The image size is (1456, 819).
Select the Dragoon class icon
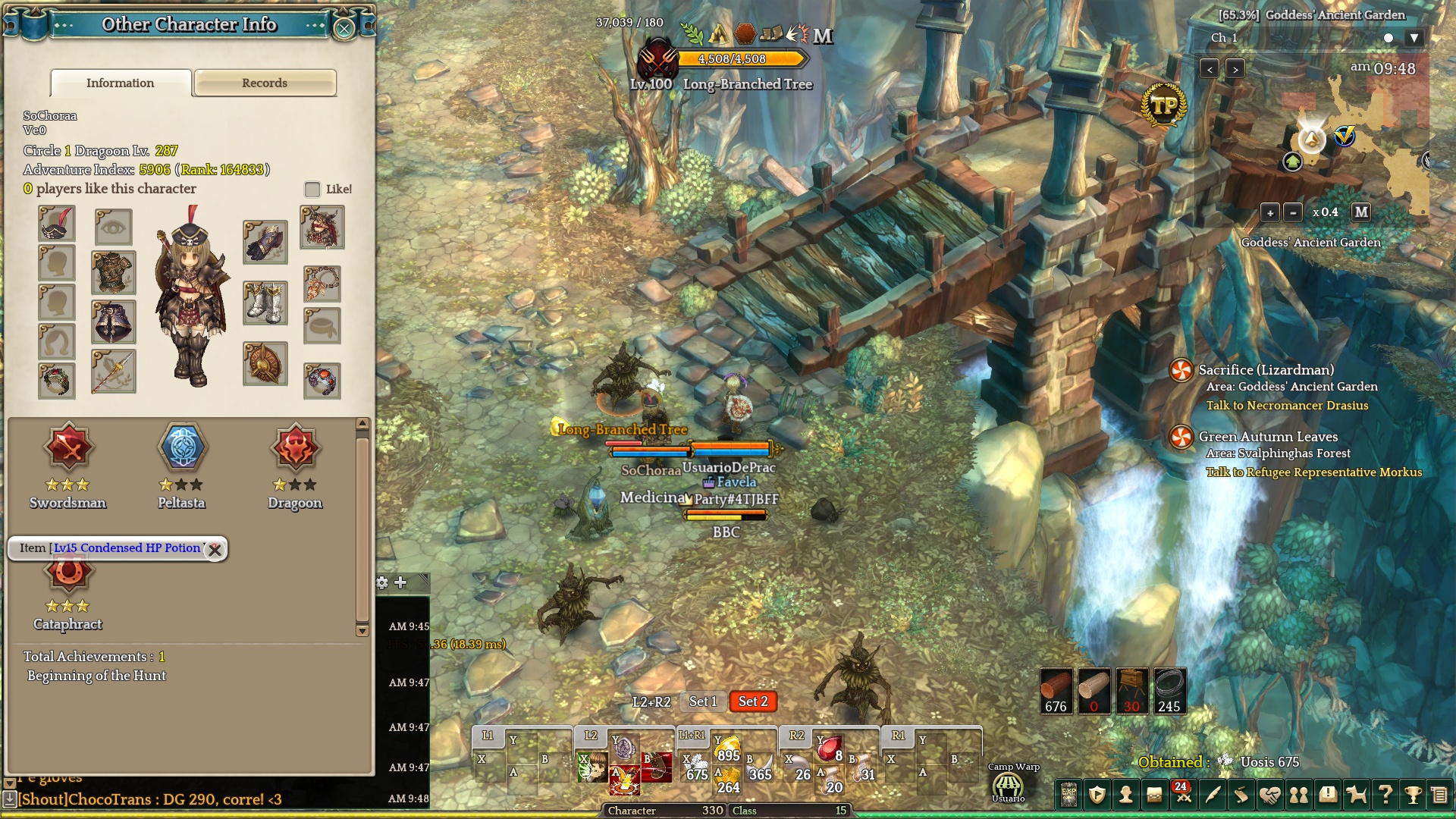[x=295, y=447]
